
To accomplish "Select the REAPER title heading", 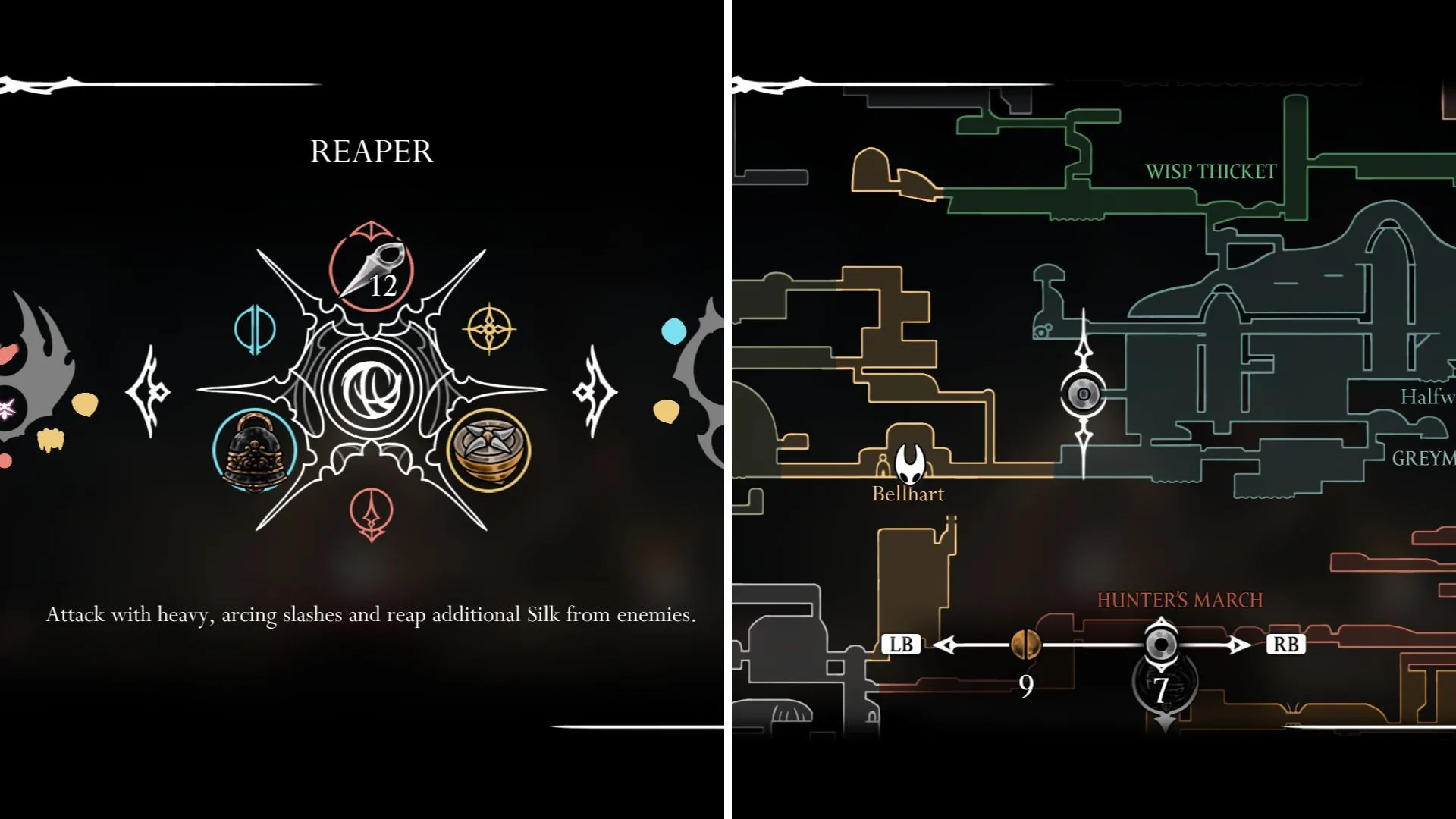I will [x=371, y=151].
